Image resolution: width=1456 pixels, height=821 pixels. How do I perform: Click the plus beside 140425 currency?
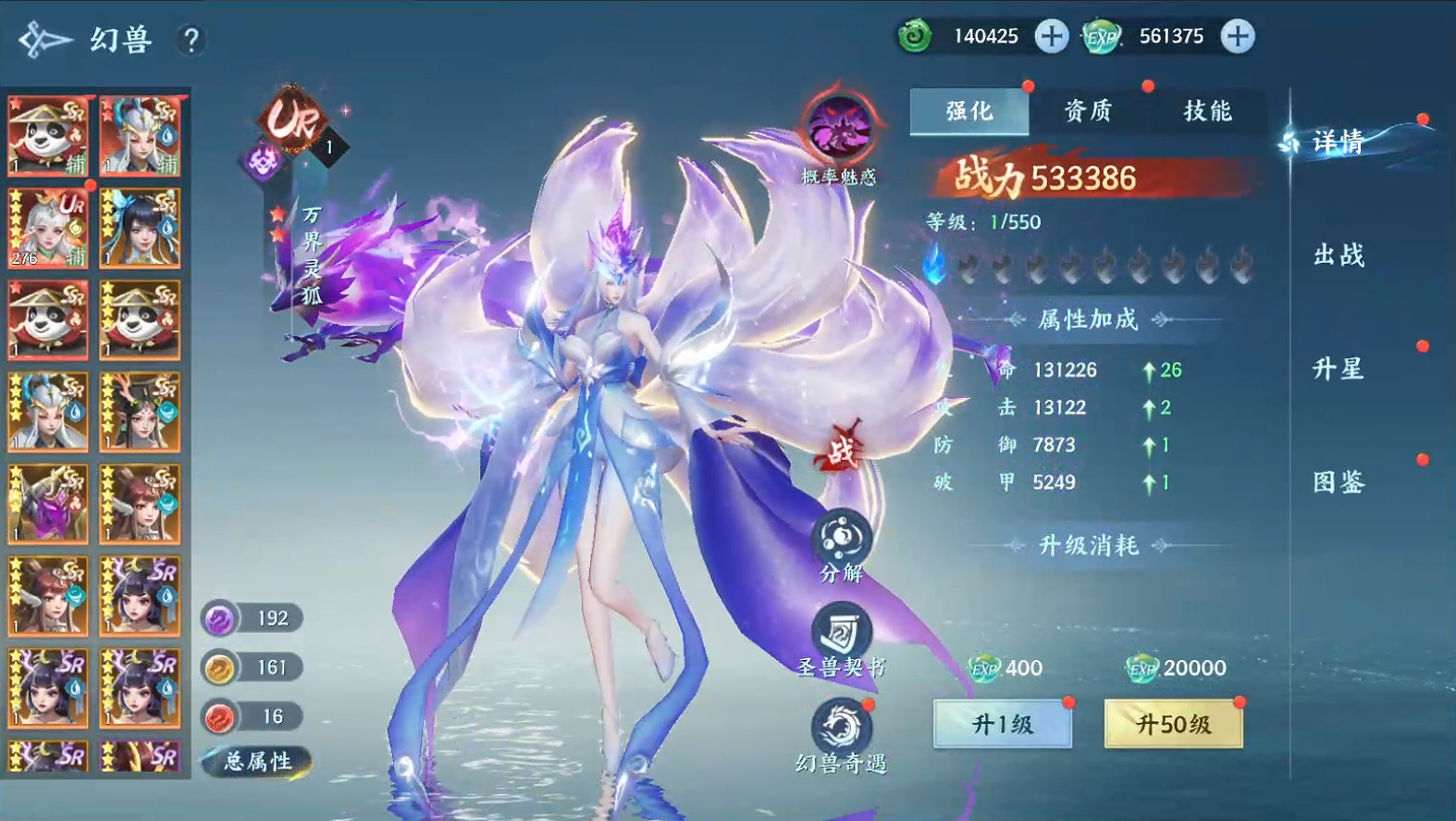click(x=1050, y=37)
